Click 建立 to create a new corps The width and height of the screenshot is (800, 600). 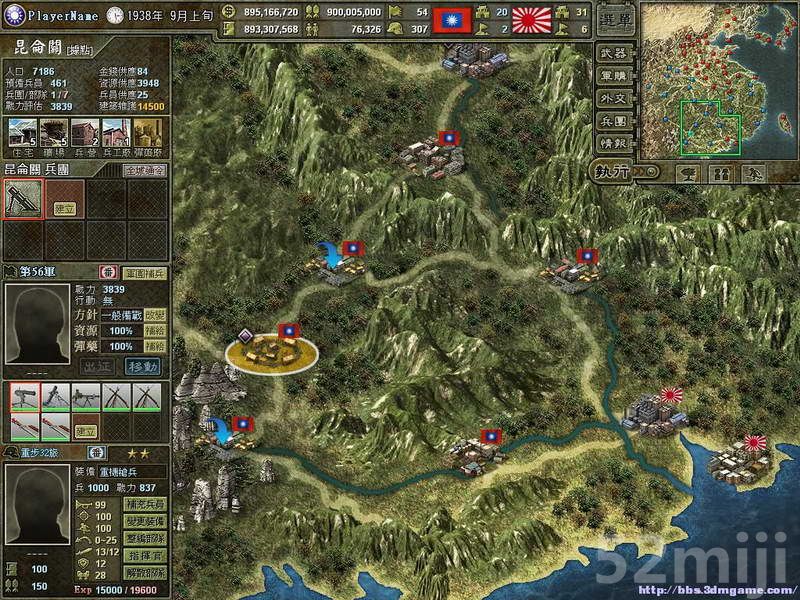tap(63, 208)
